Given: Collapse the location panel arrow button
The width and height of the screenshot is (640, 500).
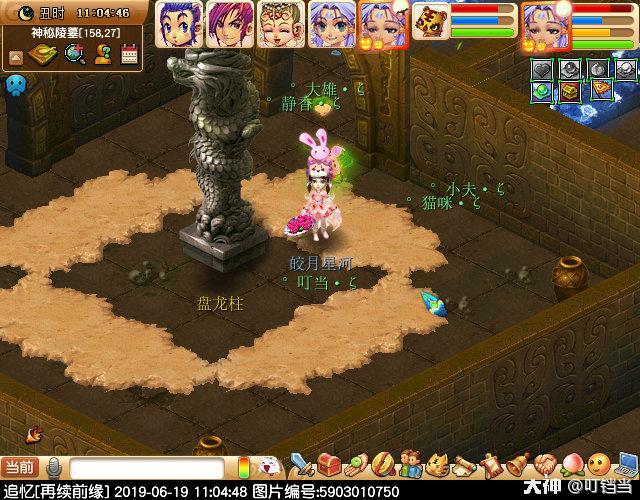Looking at the screenshot, I should [15, 56].
